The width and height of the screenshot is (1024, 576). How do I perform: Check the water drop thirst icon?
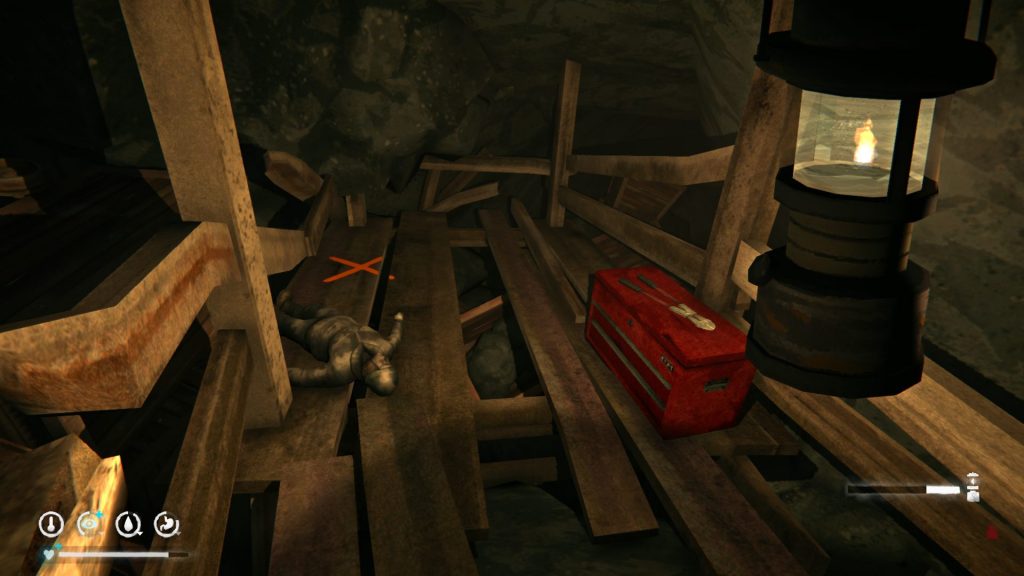coord(129,523)
